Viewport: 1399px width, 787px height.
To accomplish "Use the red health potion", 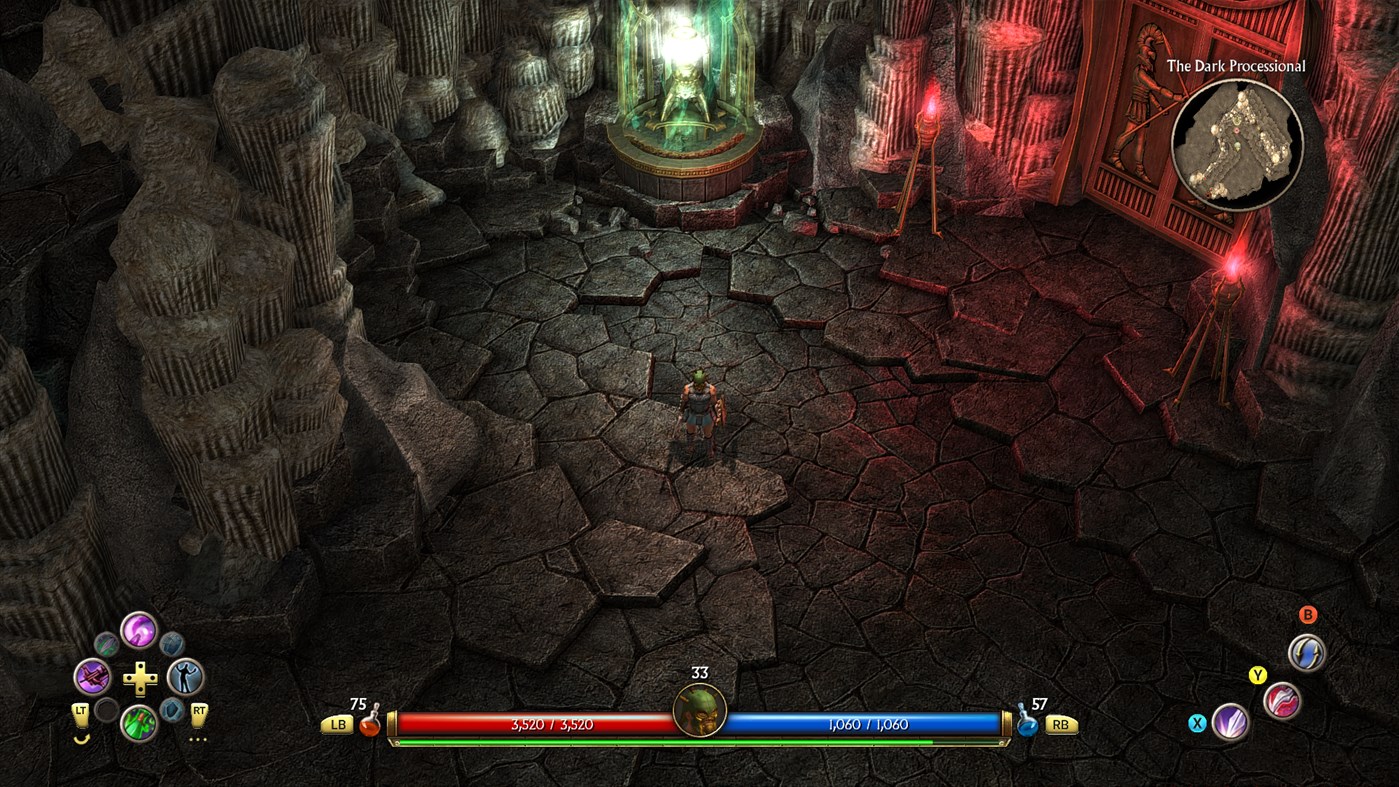I will coord(370,724).
